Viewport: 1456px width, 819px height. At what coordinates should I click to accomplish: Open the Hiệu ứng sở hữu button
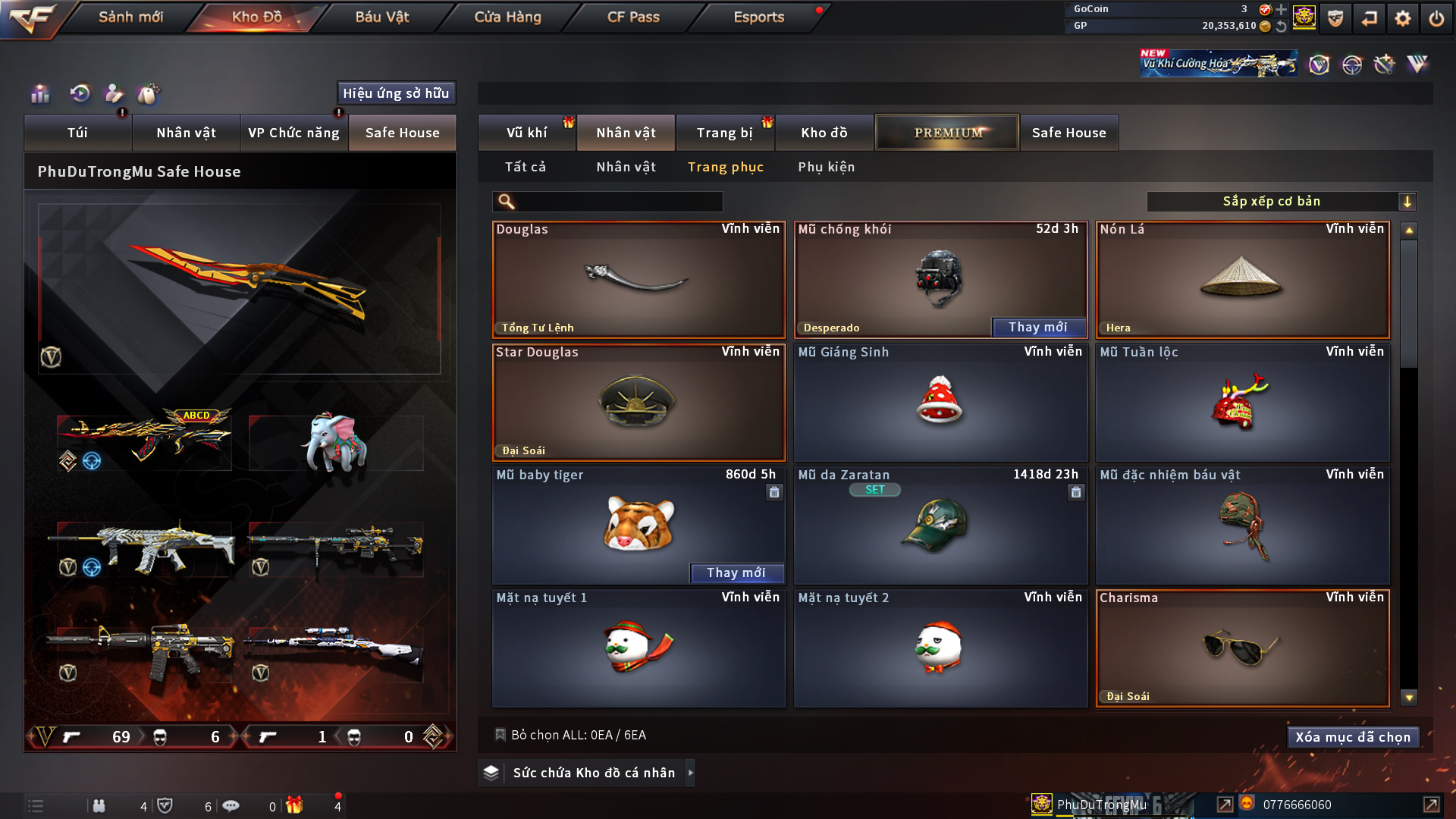coord(396,93)
